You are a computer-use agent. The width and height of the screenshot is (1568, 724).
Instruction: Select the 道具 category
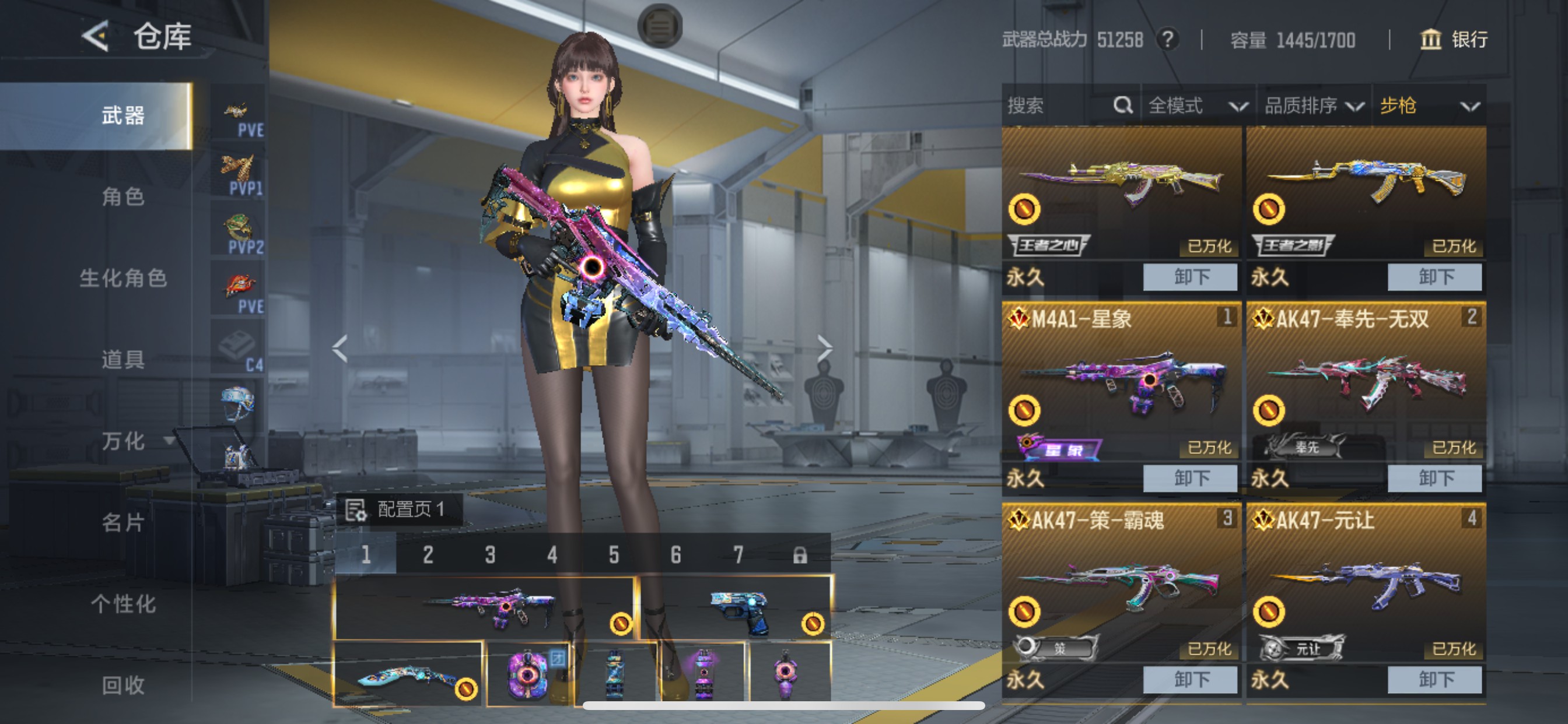click(x=123, y=360)
